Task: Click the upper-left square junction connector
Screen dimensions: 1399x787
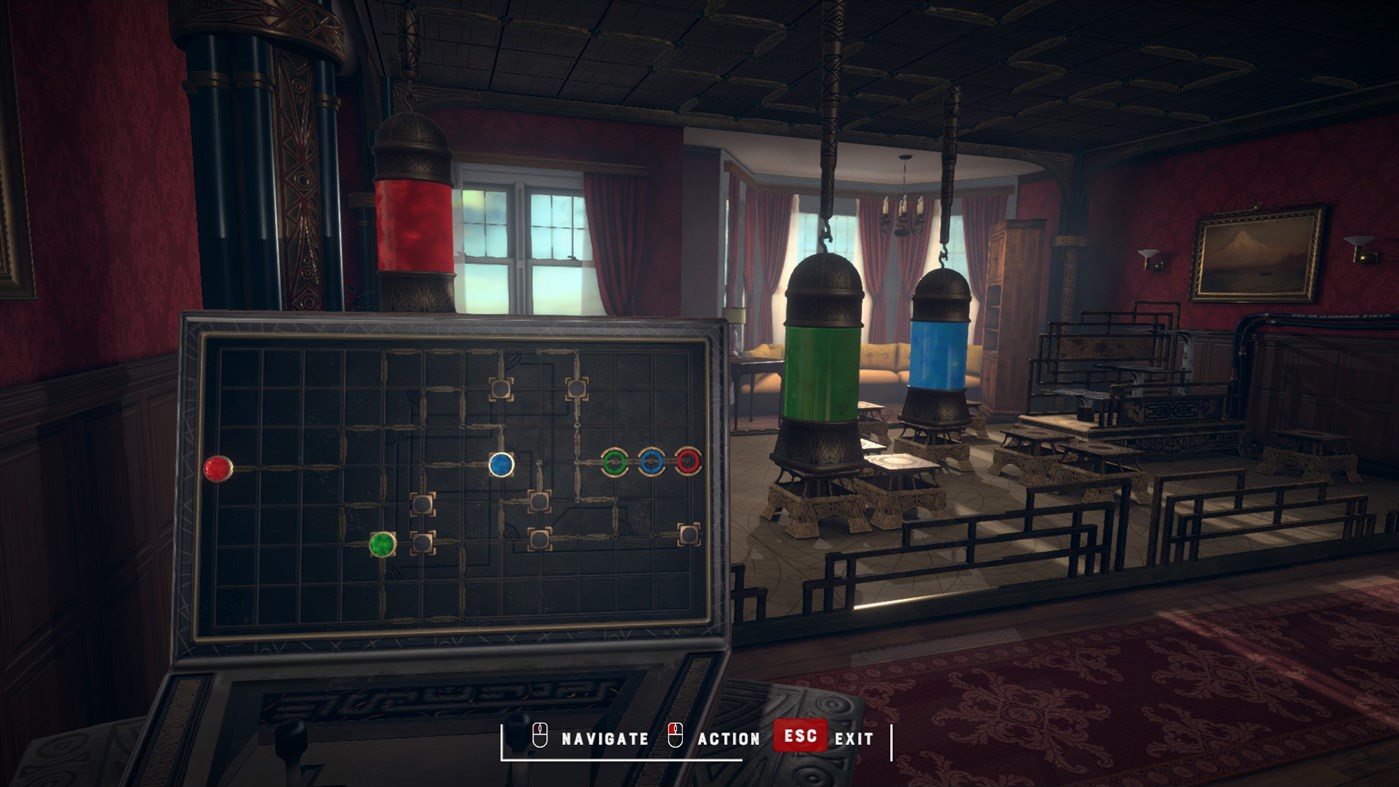Action: pos(501,390)
